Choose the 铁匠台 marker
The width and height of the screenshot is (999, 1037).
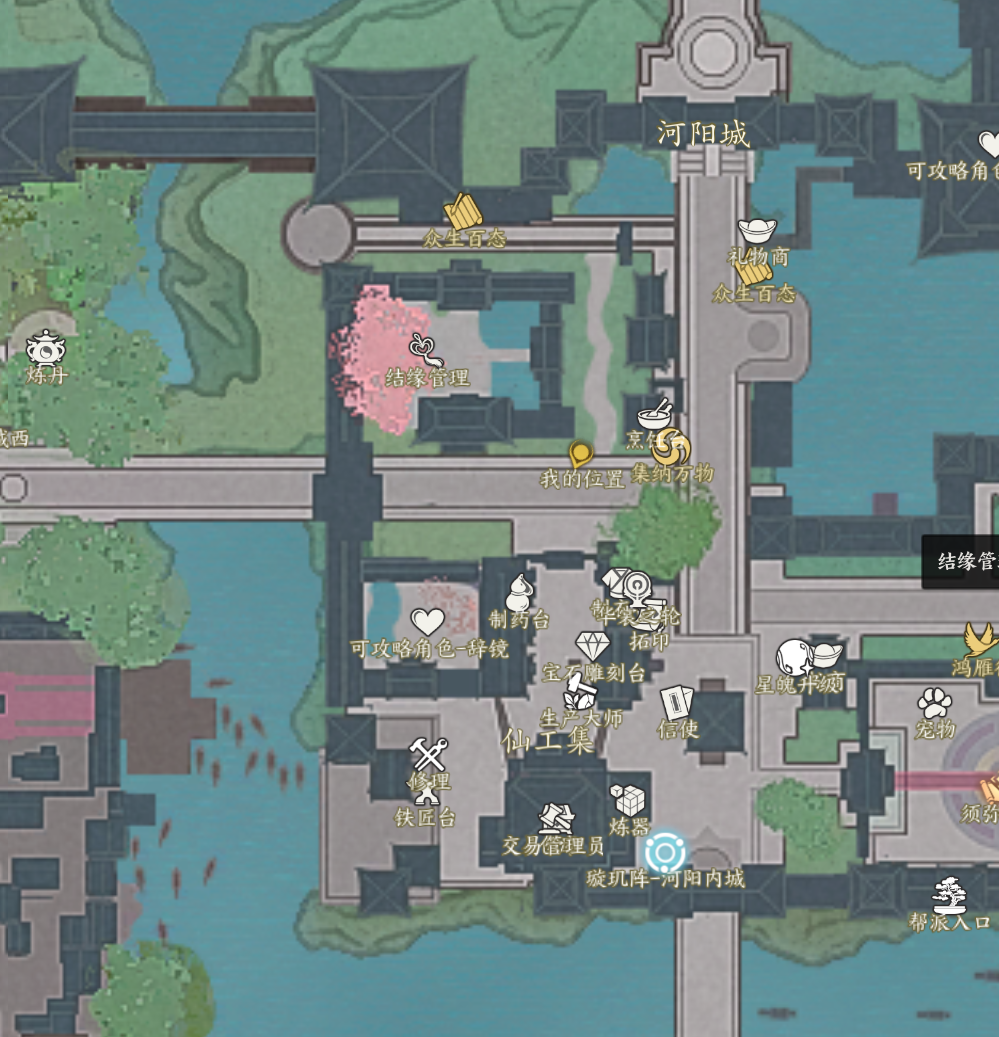click(427, 797)
